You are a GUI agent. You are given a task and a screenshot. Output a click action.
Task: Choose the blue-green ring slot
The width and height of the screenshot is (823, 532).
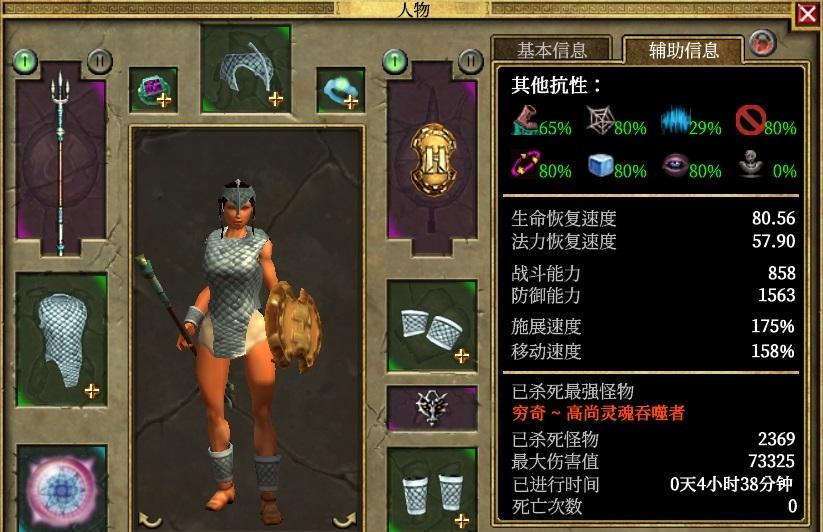click(341, 89)
